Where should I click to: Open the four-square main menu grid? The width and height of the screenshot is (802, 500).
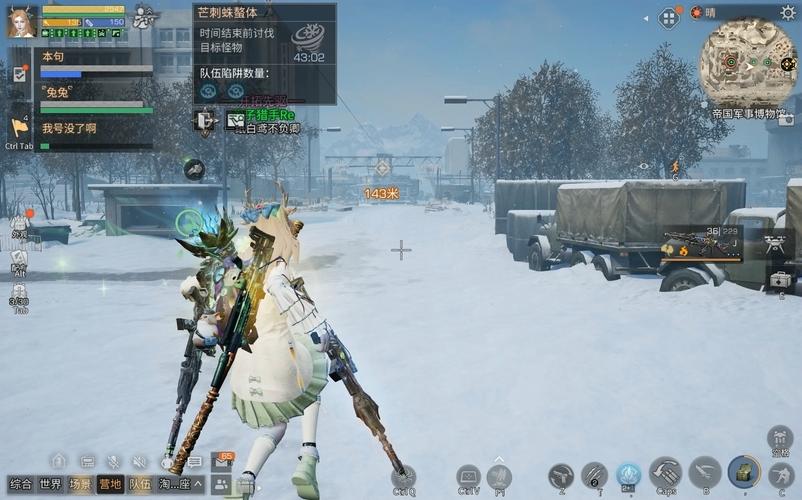point(669,17)
